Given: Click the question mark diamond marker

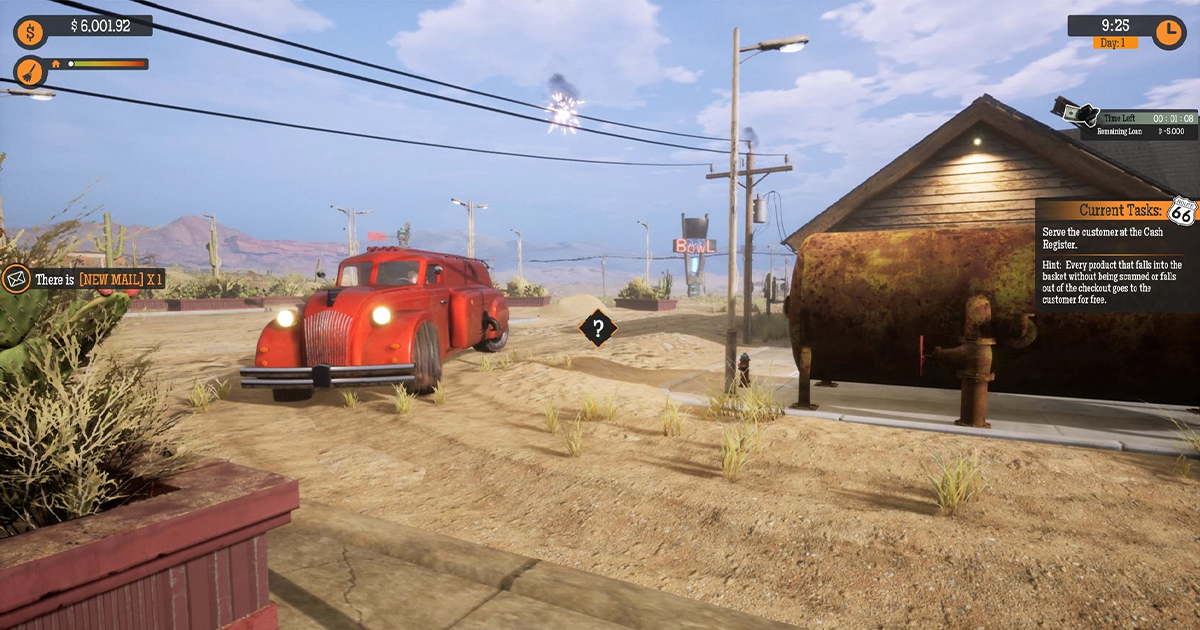Looking at the screenshot, I should coord(598,327).
